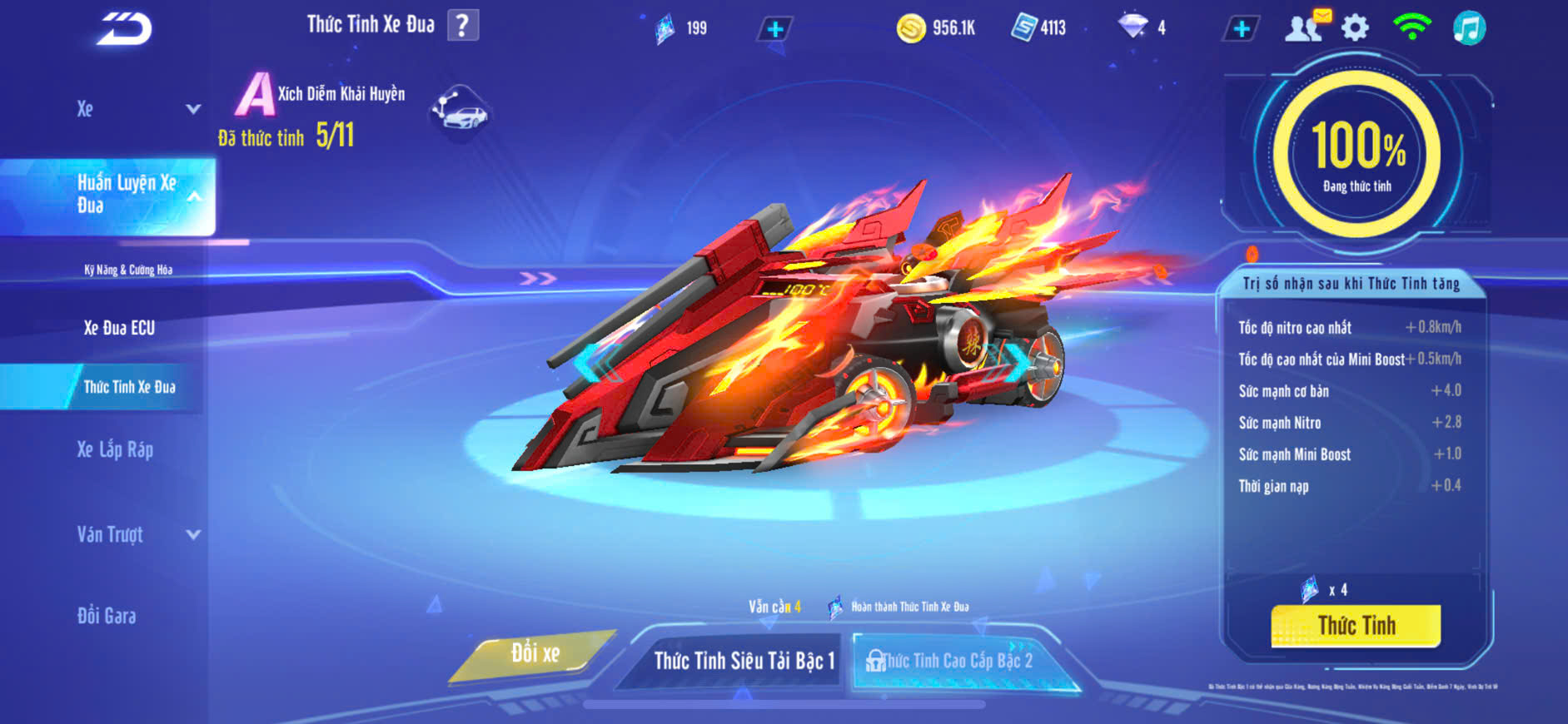The image size is (1568, 724).
Task: Click the car node icon beside the car name
Action: 460,112
